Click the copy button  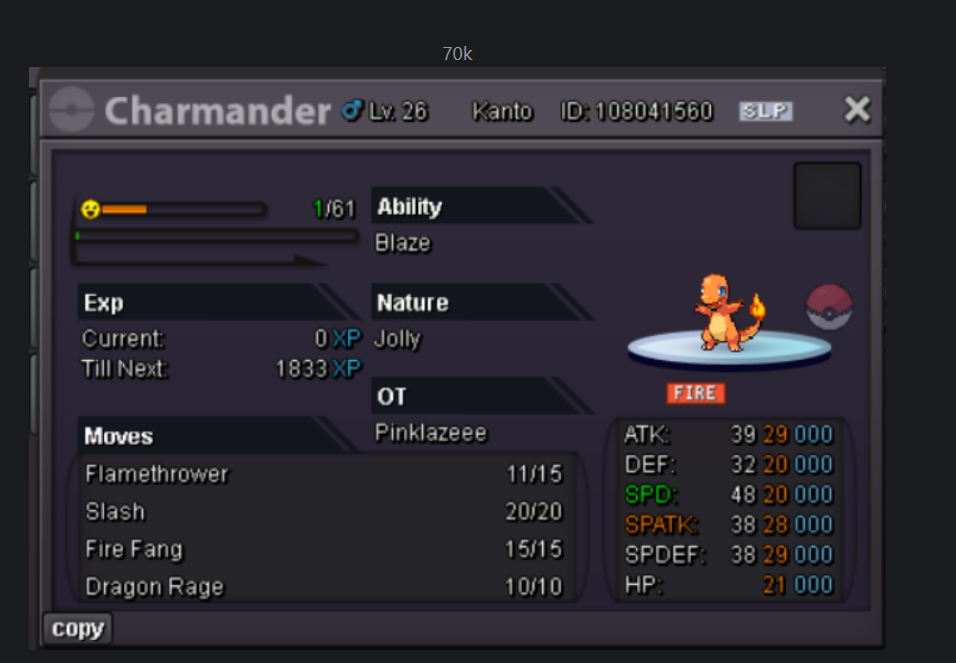pos(77,629)
